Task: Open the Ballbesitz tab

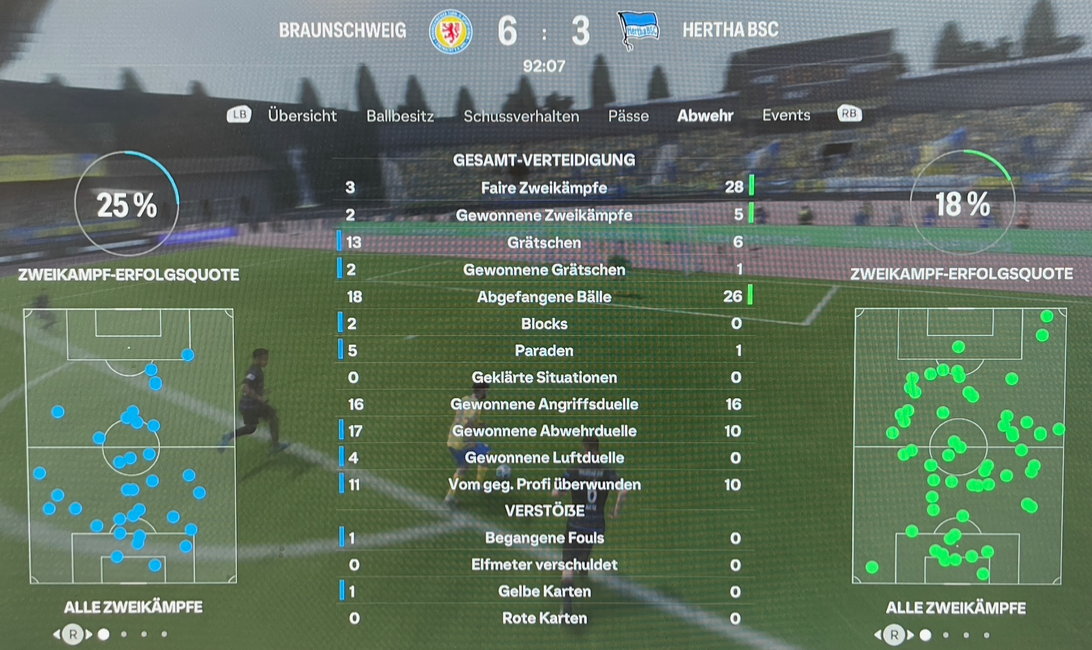Action: 400,116
